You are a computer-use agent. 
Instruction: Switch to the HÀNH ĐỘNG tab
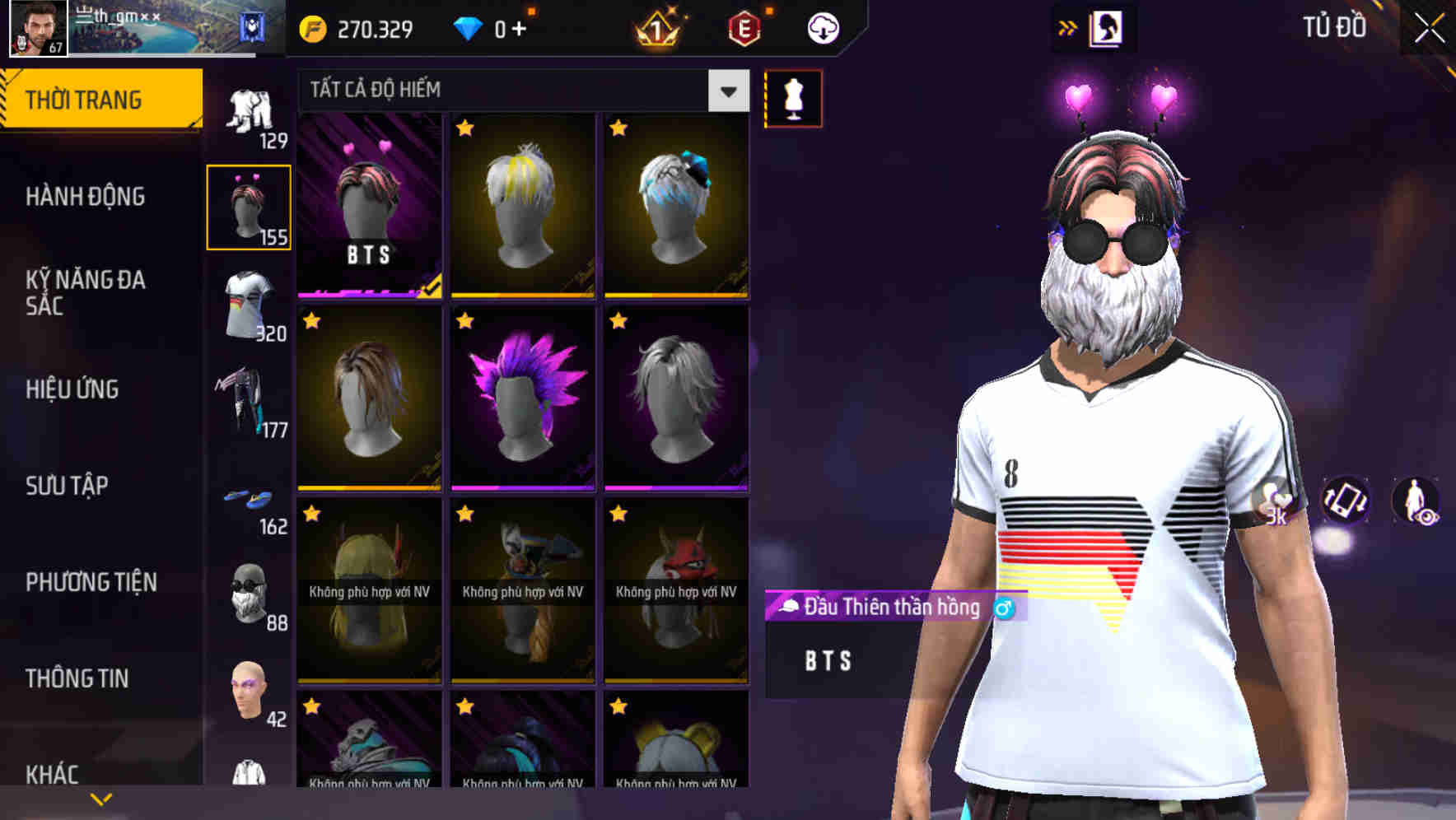[86, 196]
